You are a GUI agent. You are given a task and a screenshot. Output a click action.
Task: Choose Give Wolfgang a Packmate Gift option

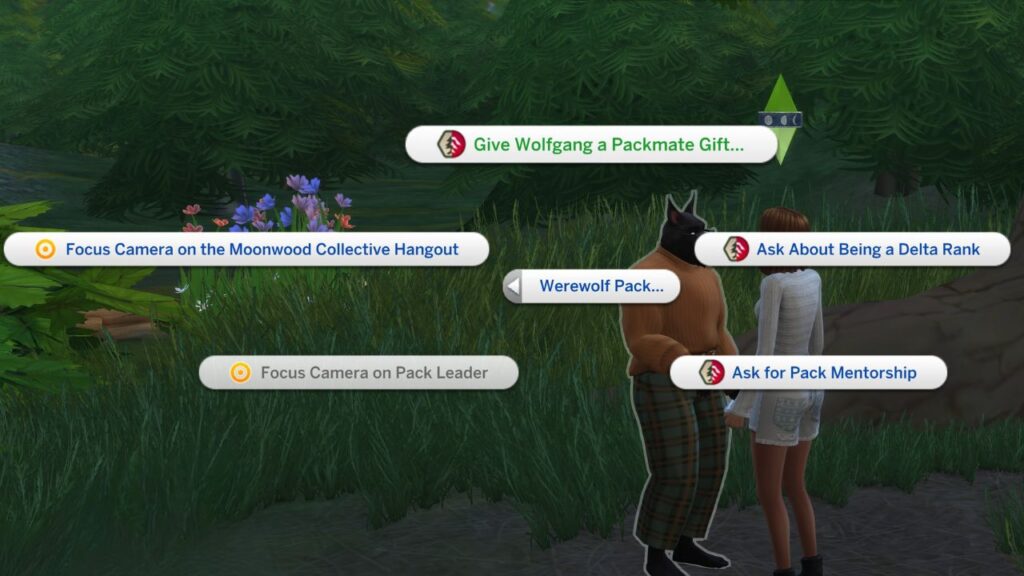pos(592,145)
